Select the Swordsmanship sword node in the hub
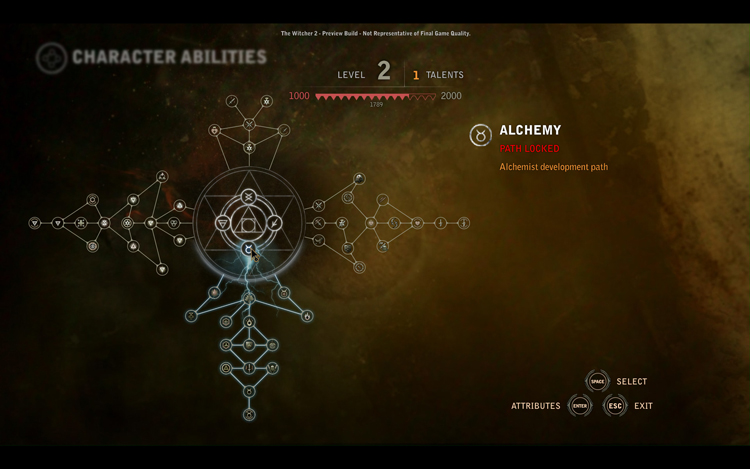The height and width of the screenshot is (469, 750). coord(275,223)
